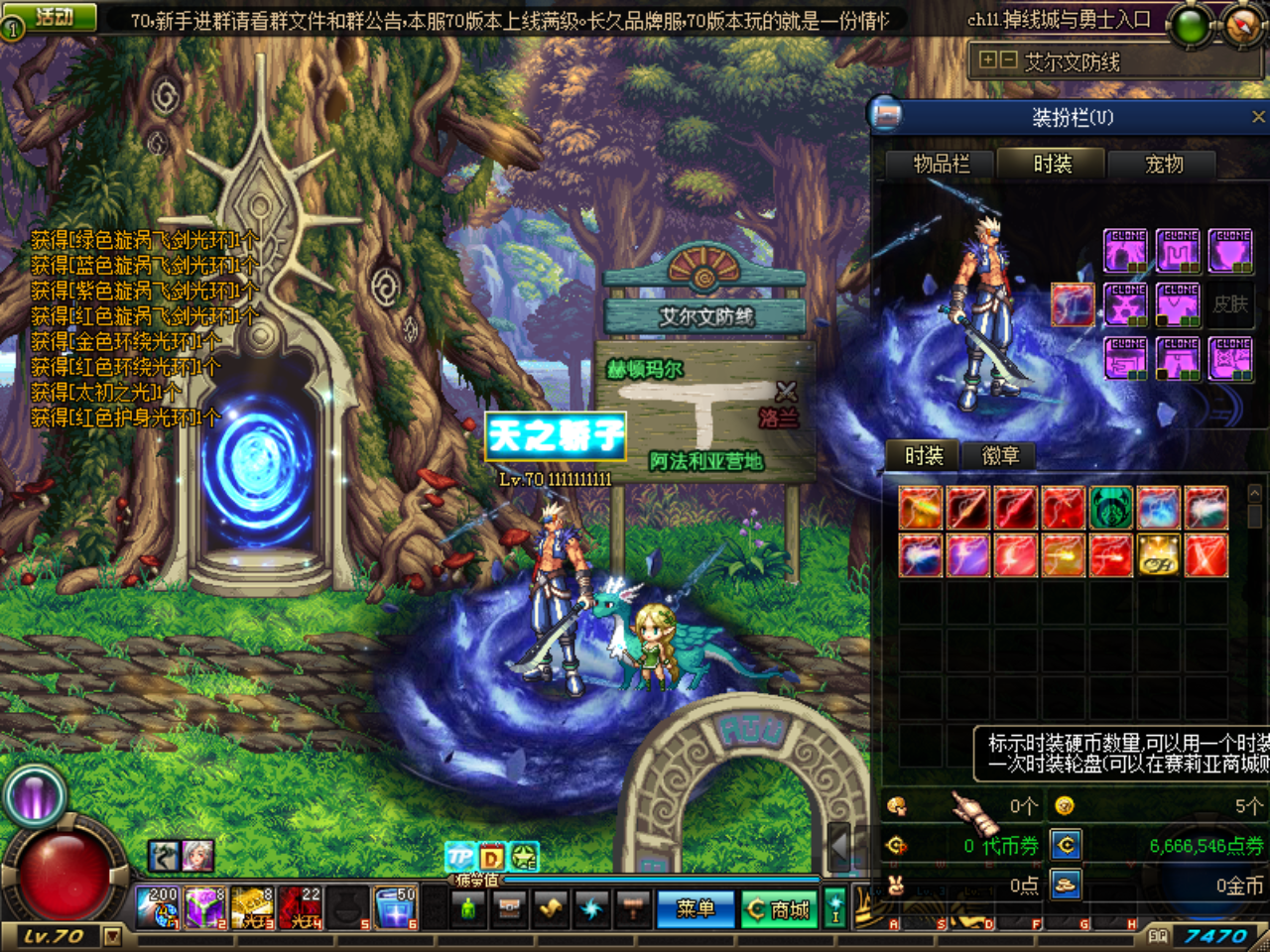Click the green star event reward icon
Image resolution: width=1270 pixels, height=952 pixels.
[x=523, y=857]
